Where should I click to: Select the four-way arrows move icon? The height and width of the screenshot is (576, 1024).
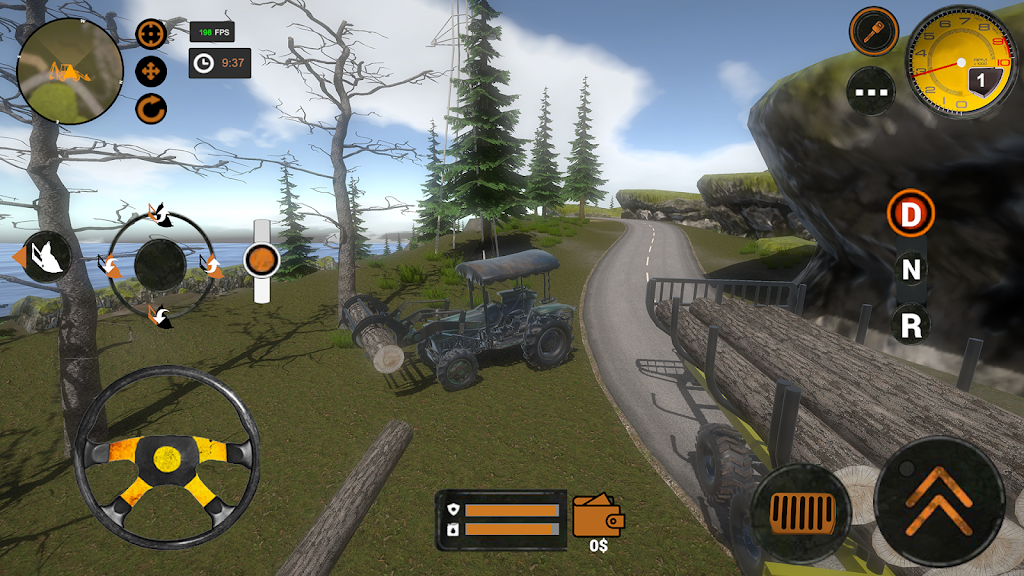coord(151,72)
